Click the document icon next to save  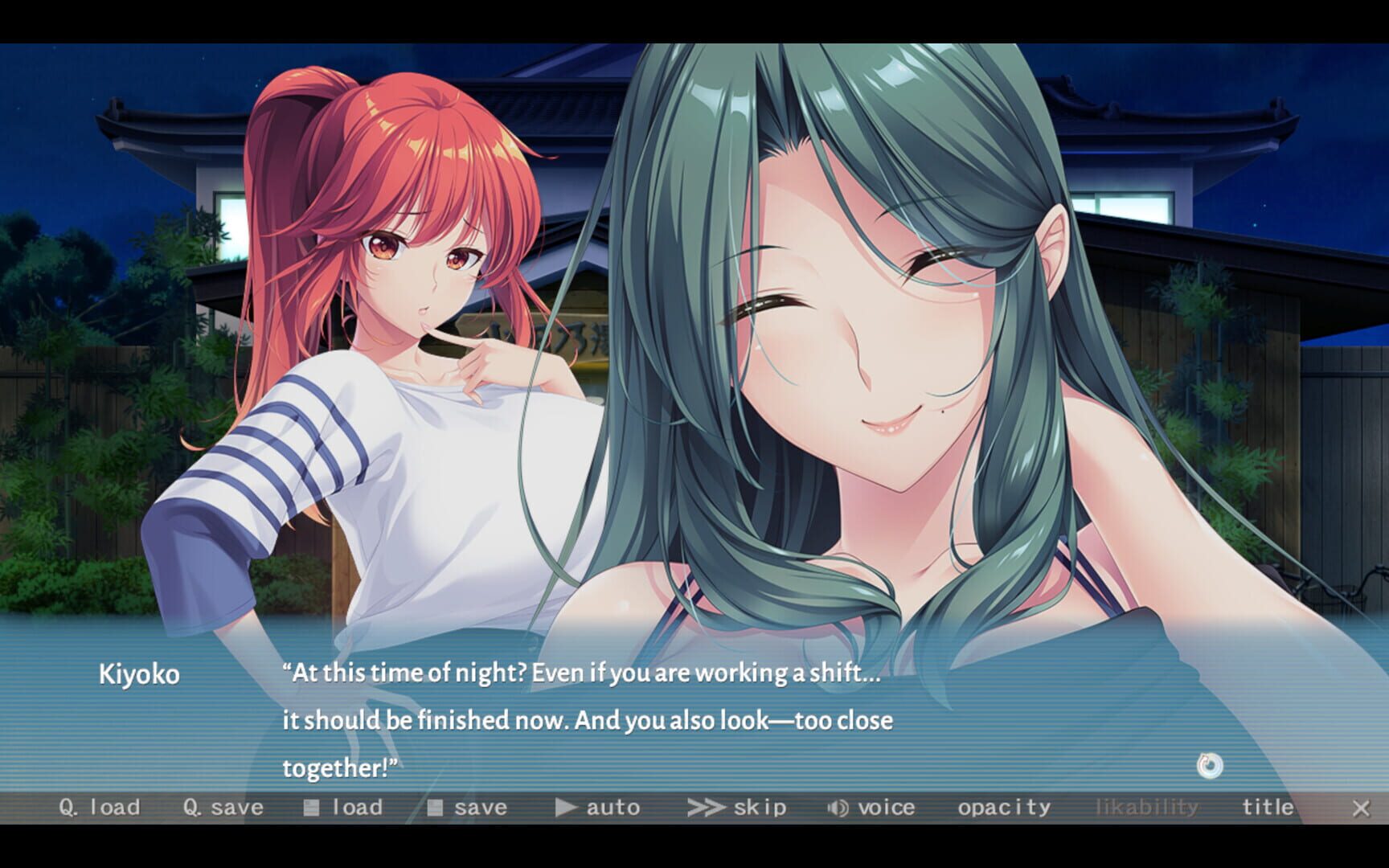coord(435,807)
